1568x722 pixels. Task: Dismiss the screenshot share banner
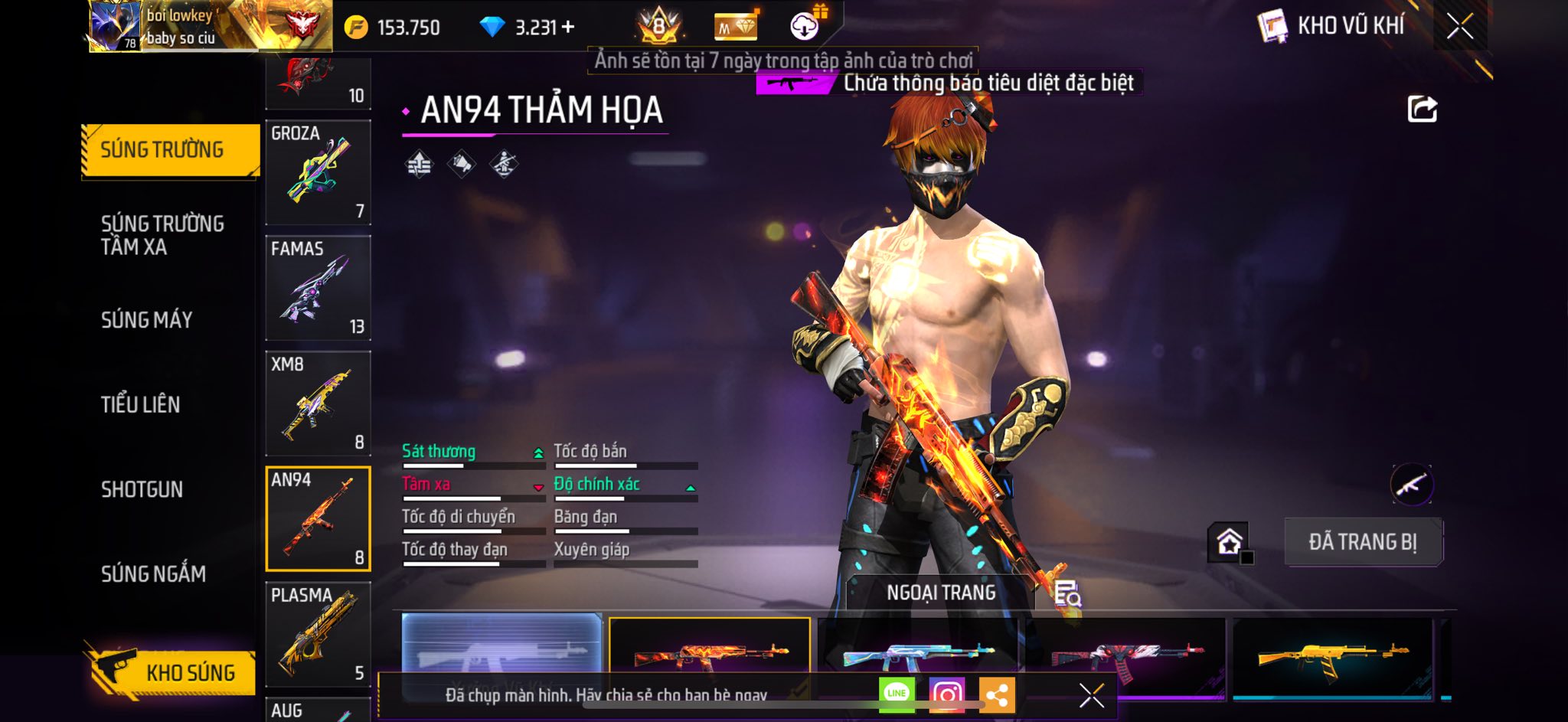coord(1092,695)
